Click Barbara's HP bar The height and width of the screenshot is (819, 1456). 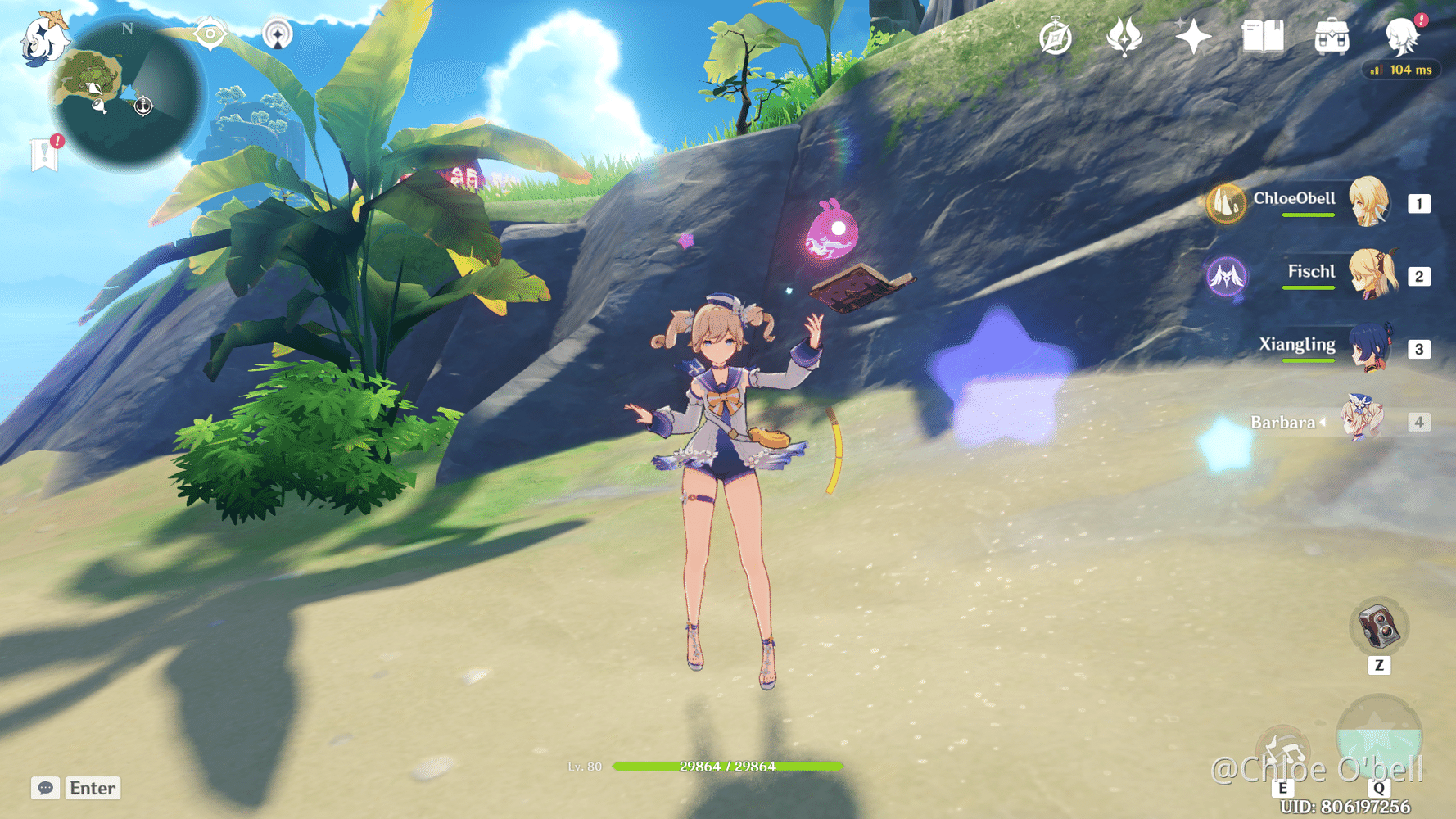pyautogui.click(x=727, y=767)
